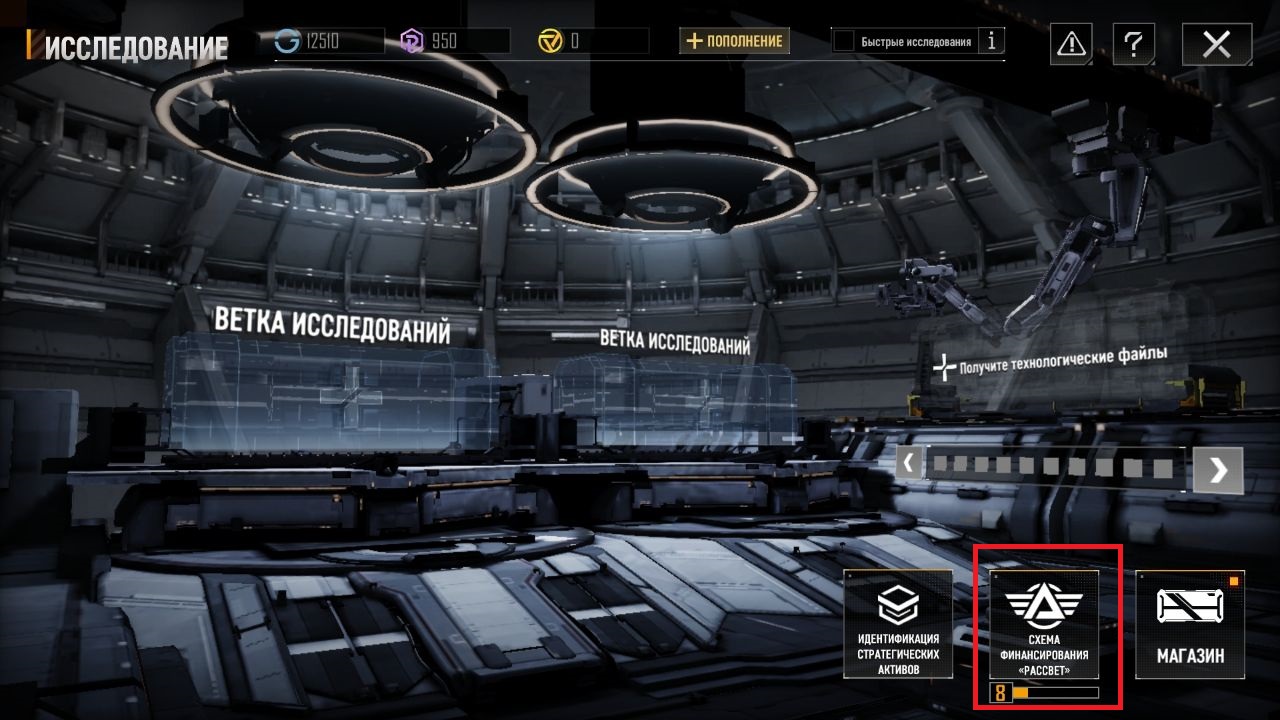Open Идентификация стратегических активов
The height and width of the screenshot is (720, 1280).
898,624
